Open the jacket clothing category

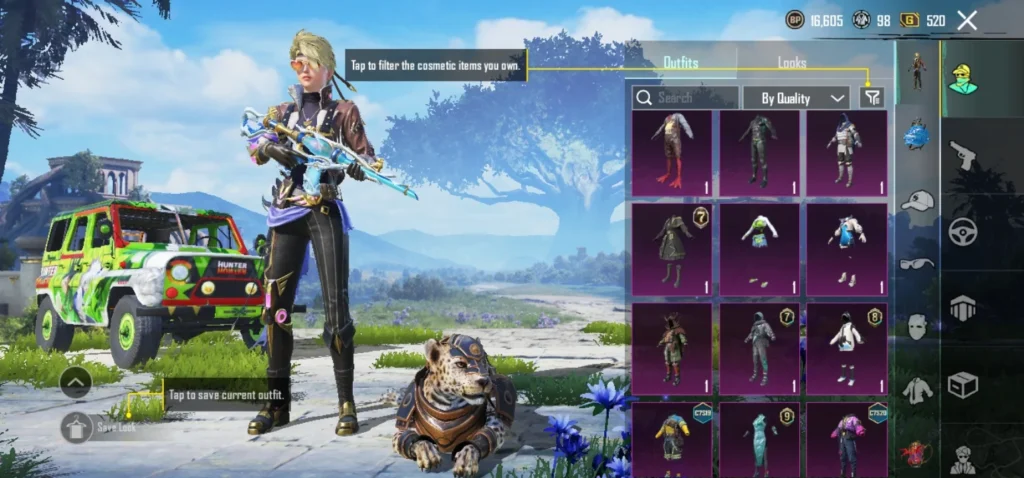tap(917, 390)
